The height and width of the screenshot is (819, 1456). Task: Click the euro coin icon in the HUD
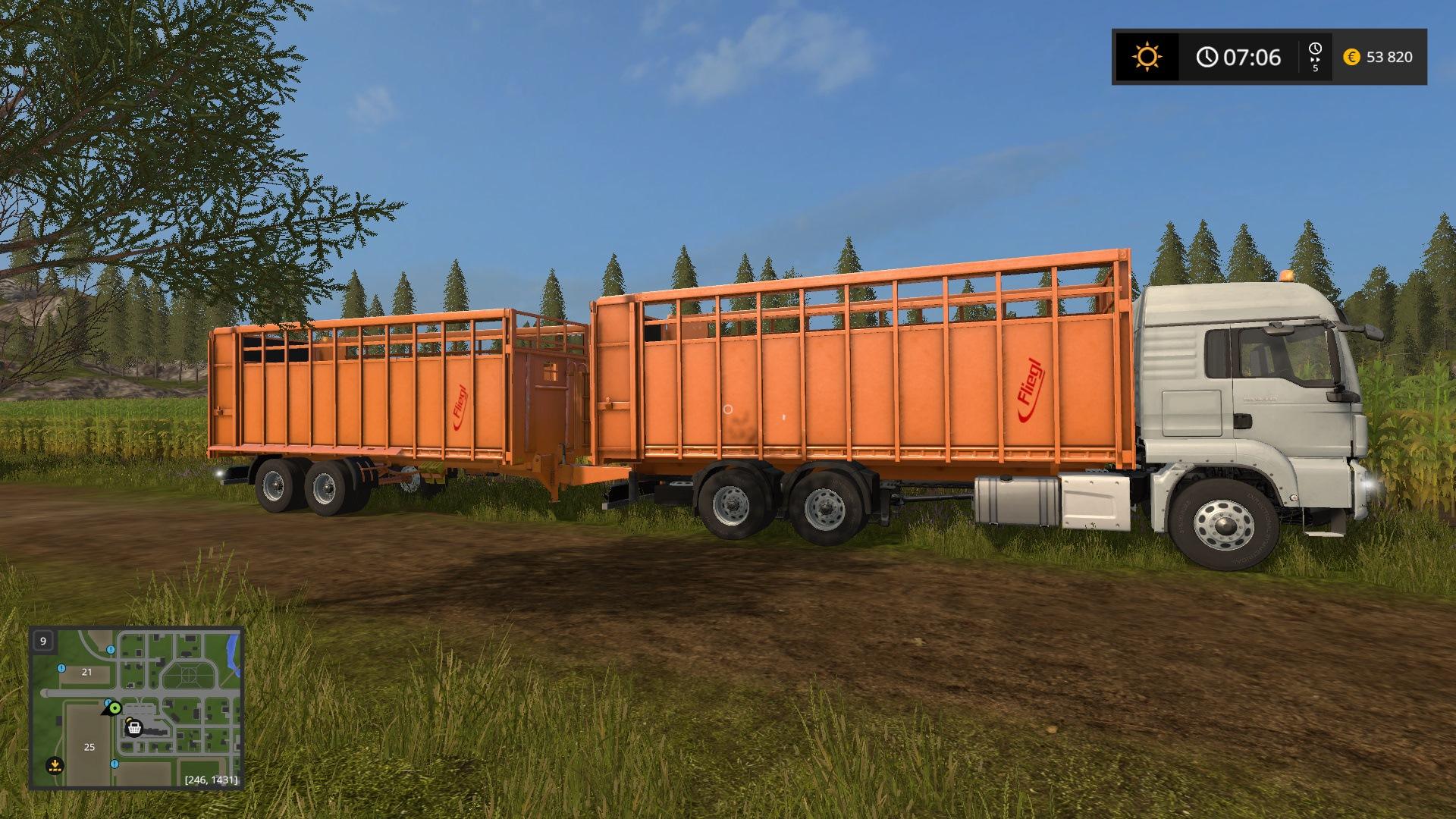[1351, 56]
